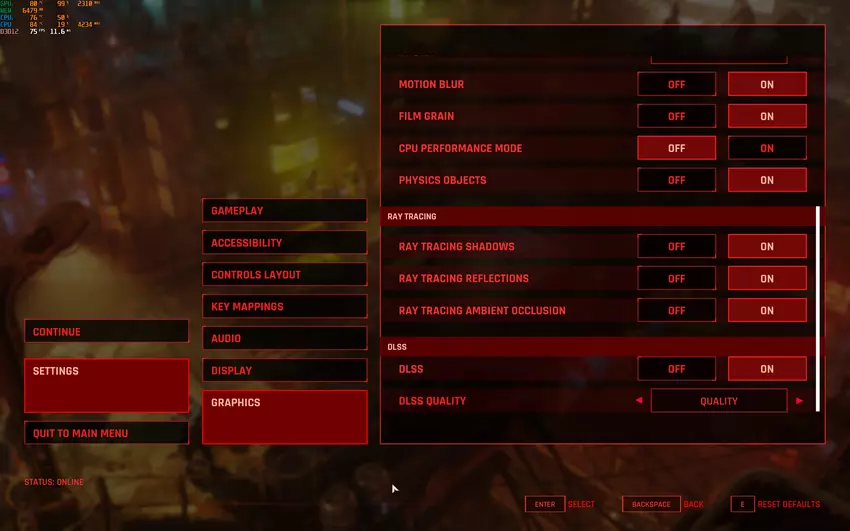
Task: Switch to the Audio settings
Action: coord(284,339)
